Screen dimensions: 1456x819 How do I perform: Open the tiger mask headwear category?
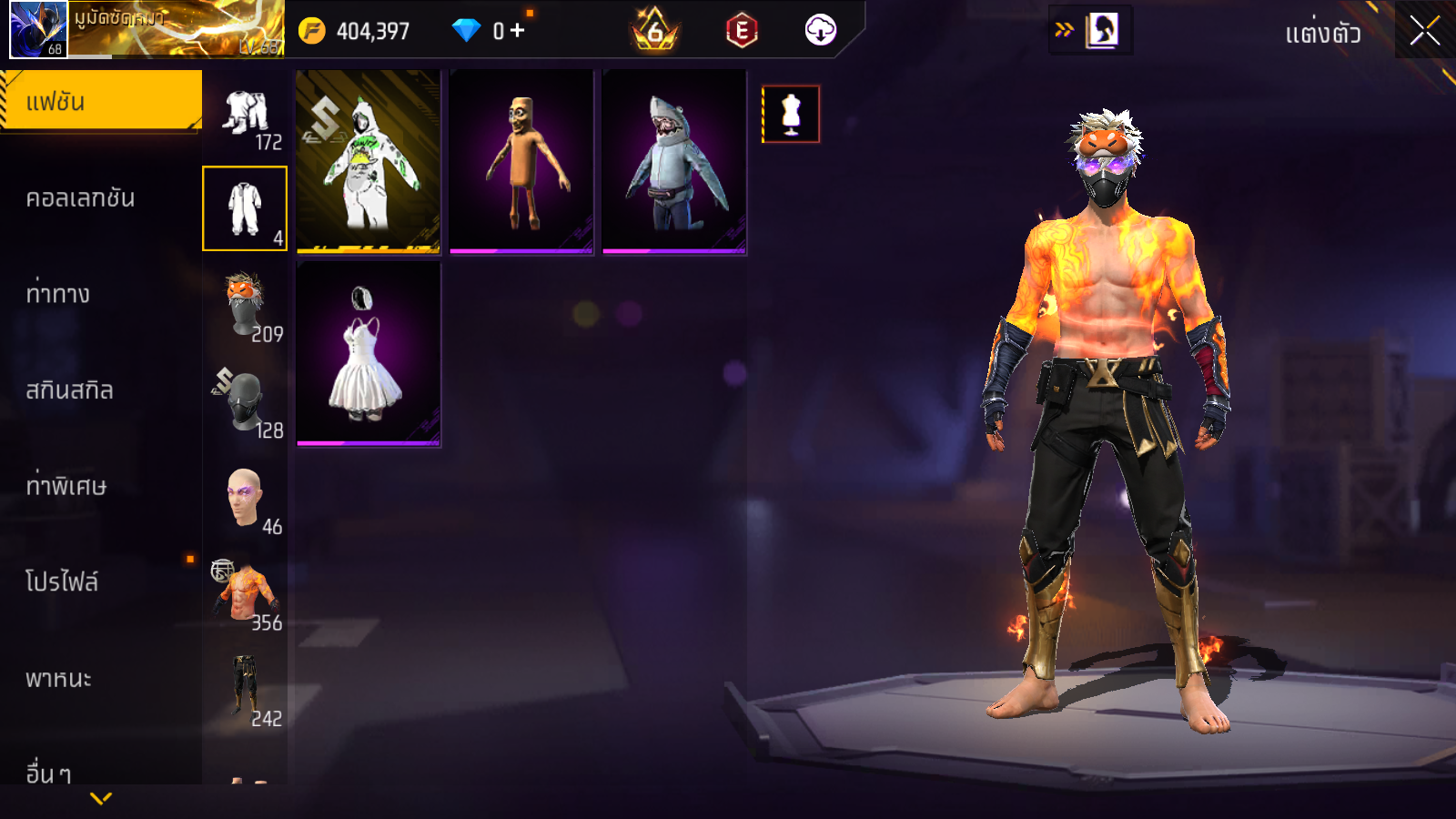click(245, 308)
